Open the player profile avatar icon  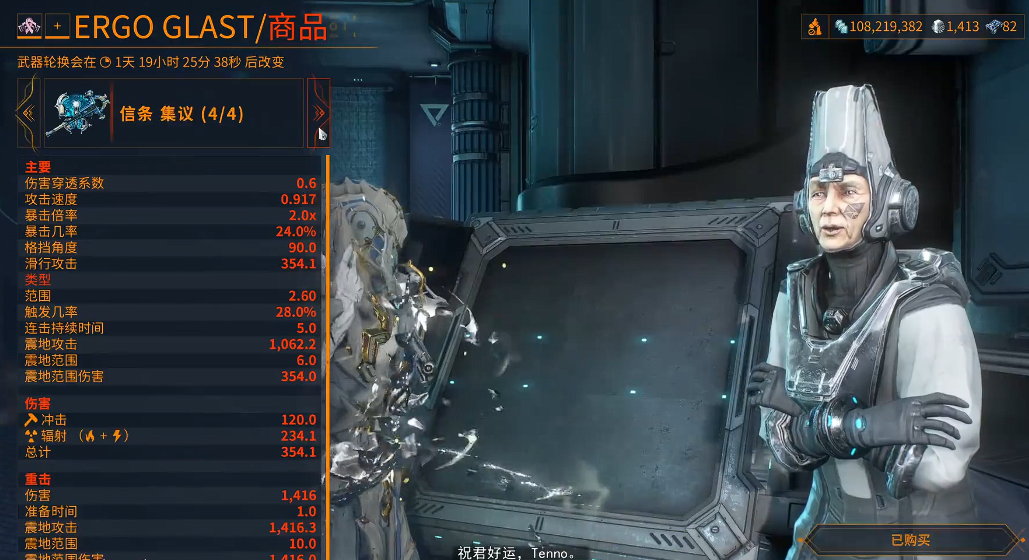point(28,25)
